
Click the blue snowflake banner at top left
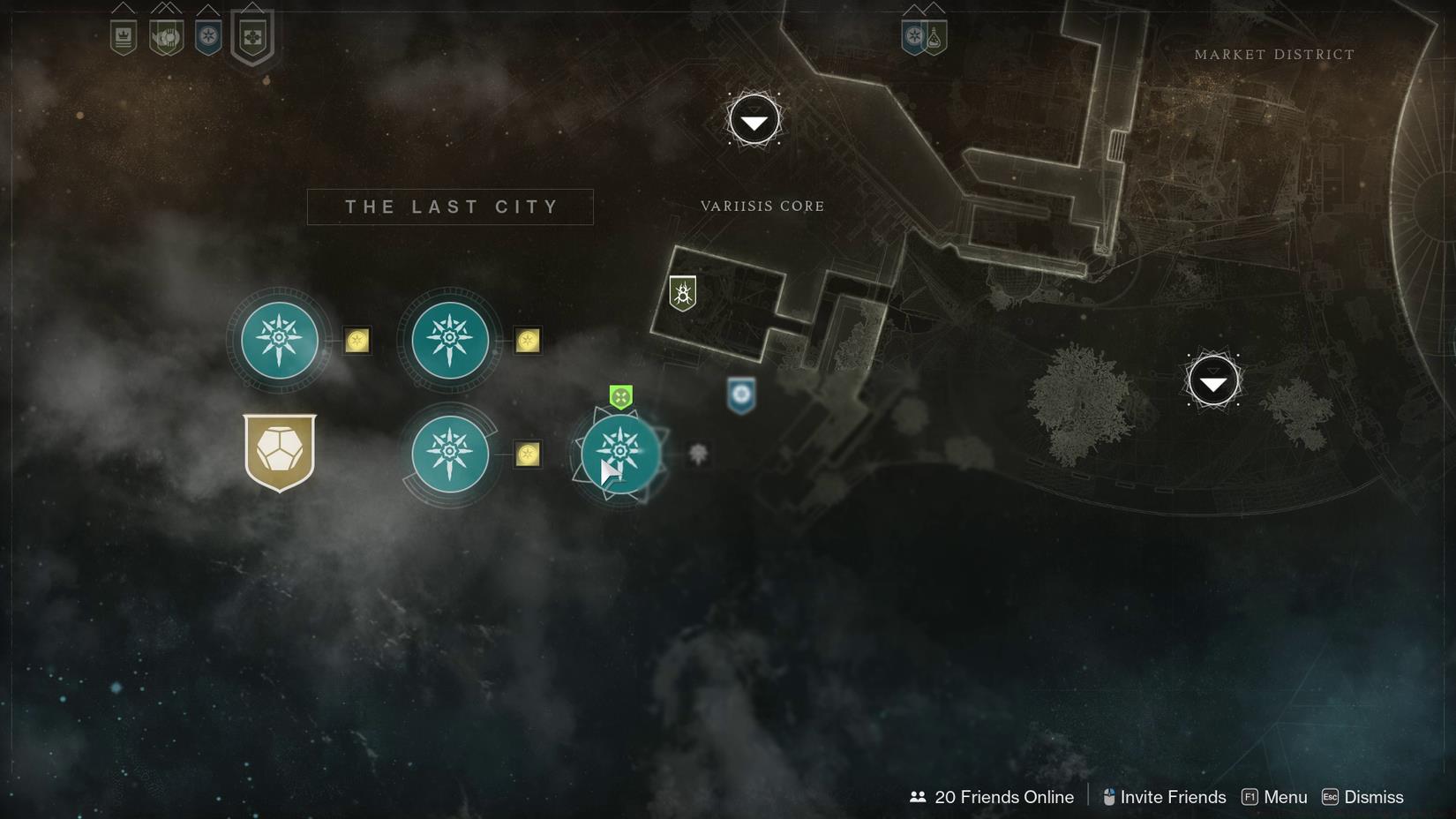(208, 35)
